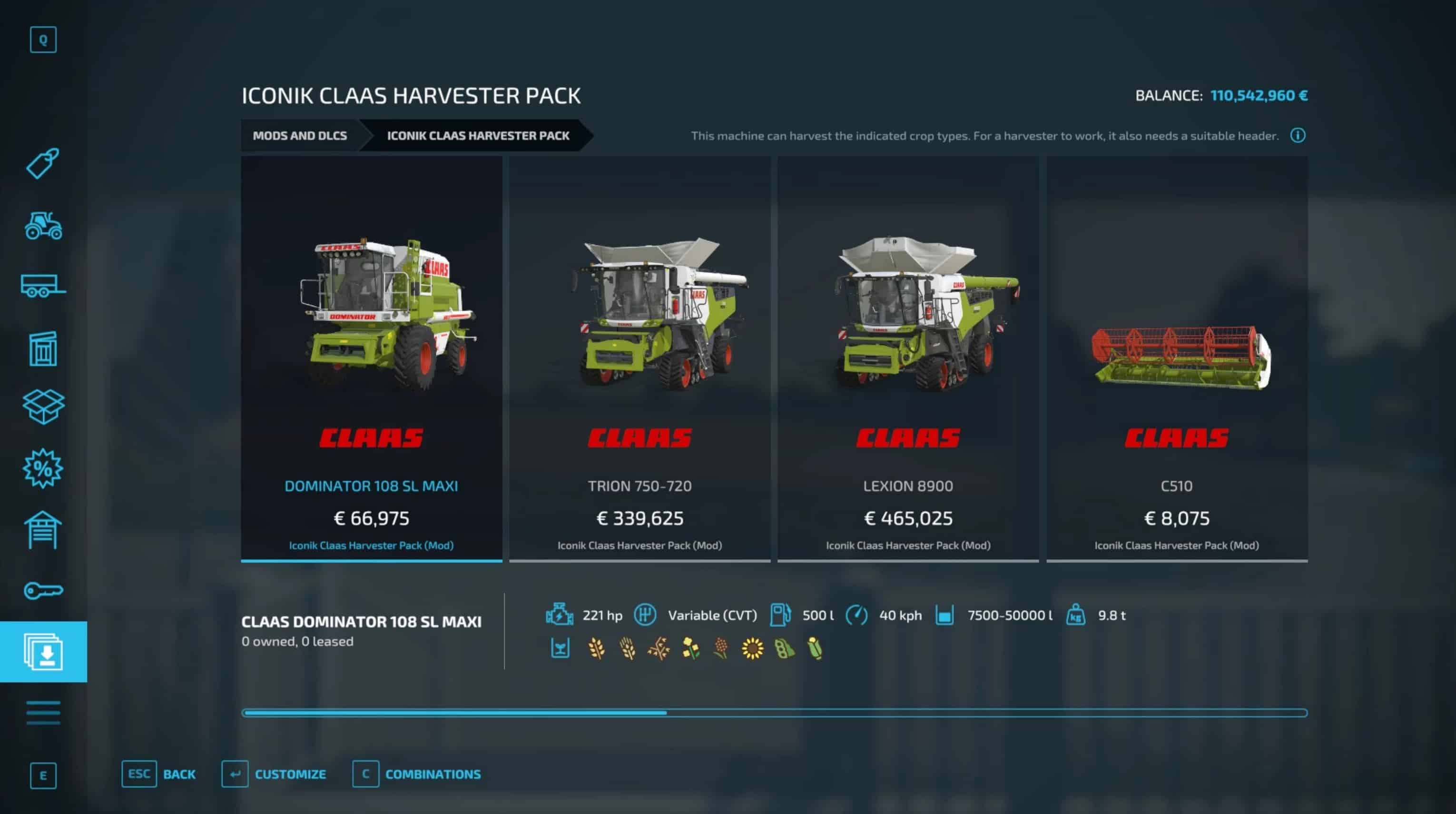Choose the Trion 750-720 harvester card
Image resolution: width=1456 pixels, height=814 pixels.
(x=639, y=358)
